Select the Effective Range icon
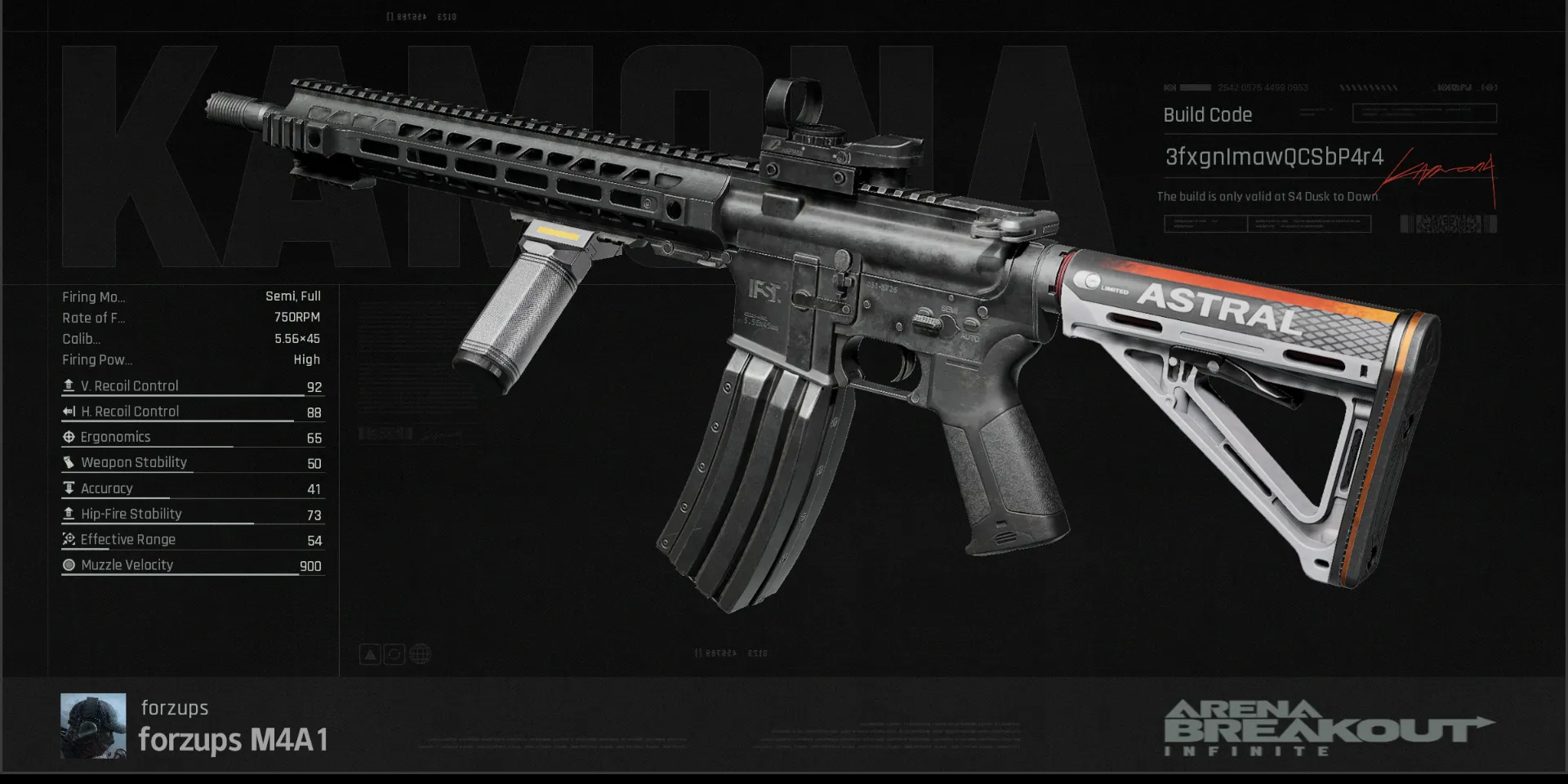 [x=69, y=539]
